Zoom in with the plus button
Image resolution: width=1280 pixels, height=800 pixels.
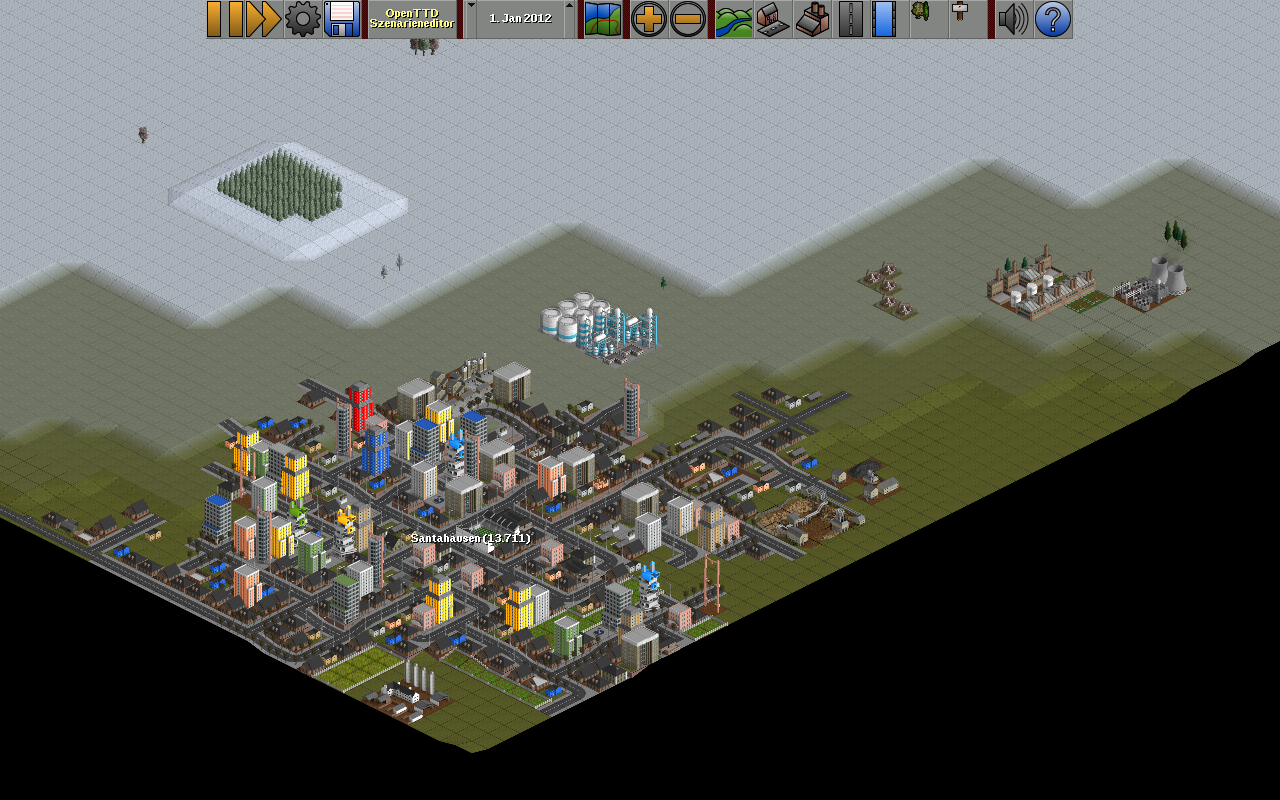coord(649,19)
